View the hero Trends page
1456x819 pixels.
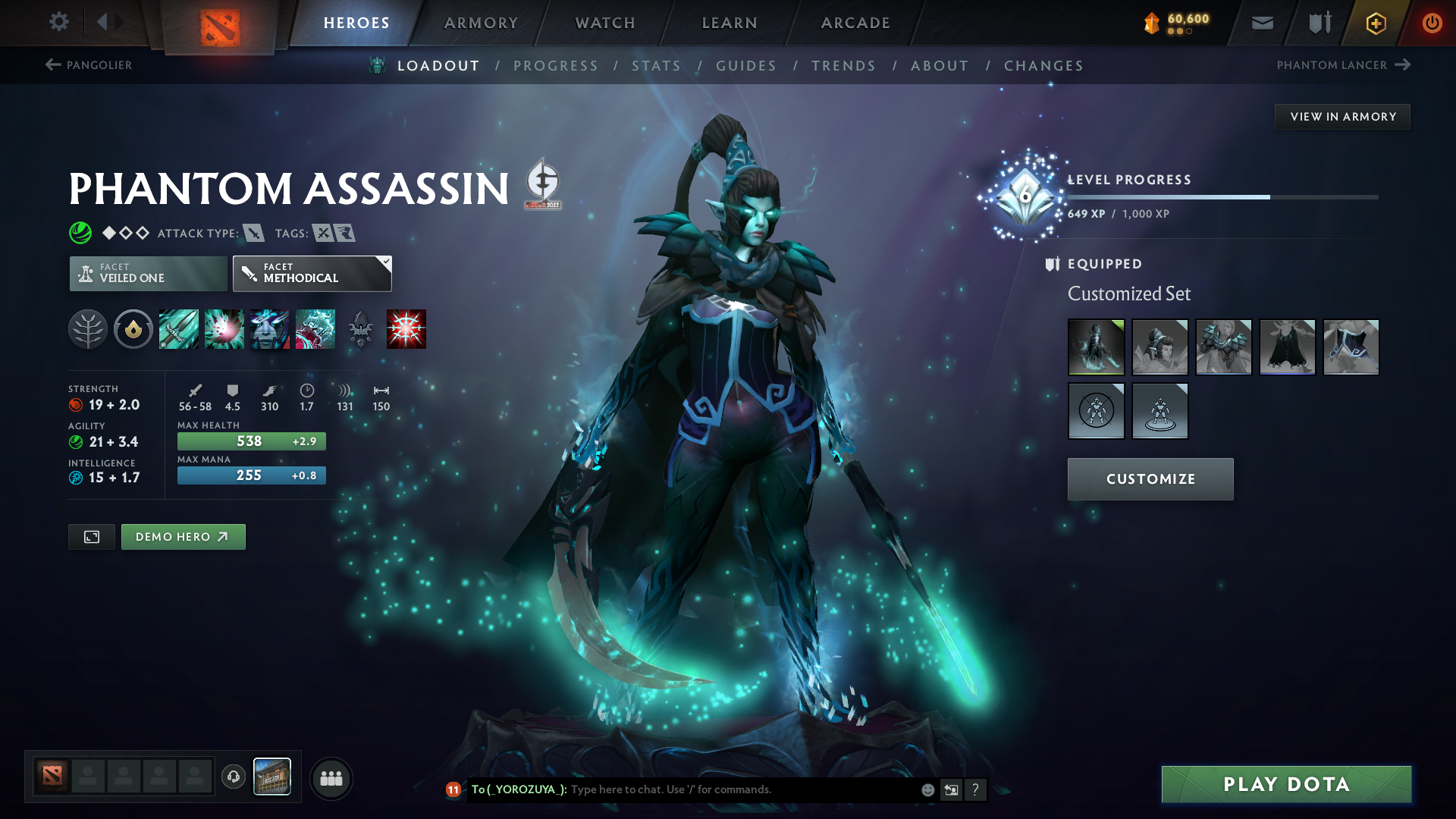click(x=843, y=66)
